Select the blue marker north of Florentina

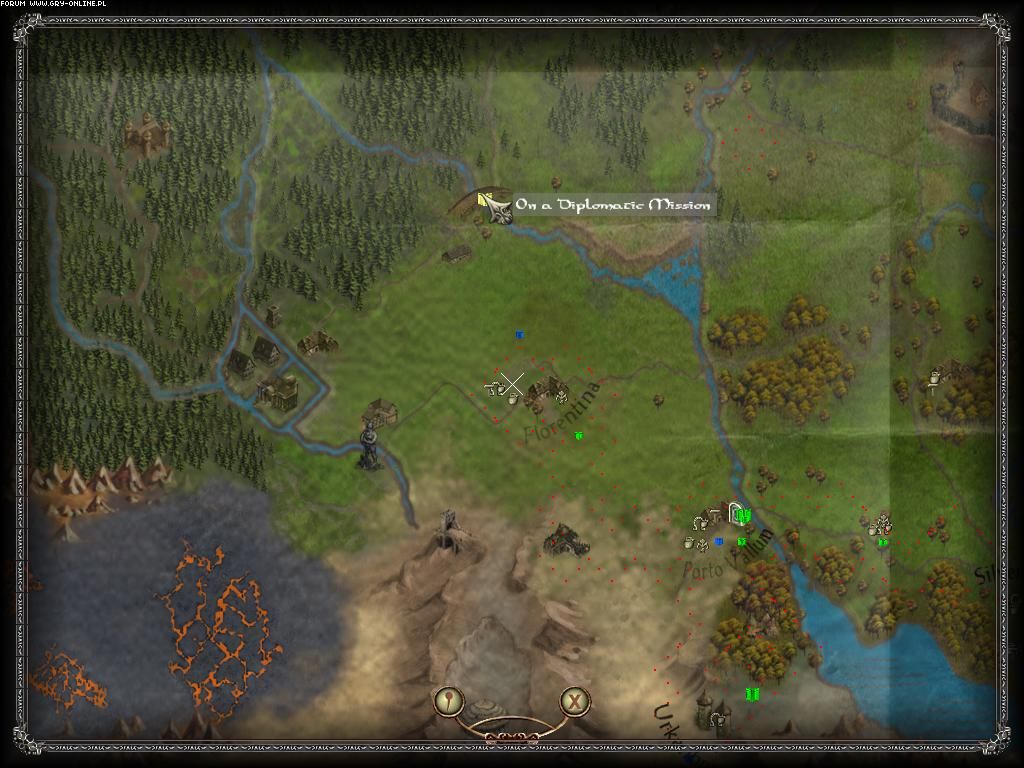[519, 334]
